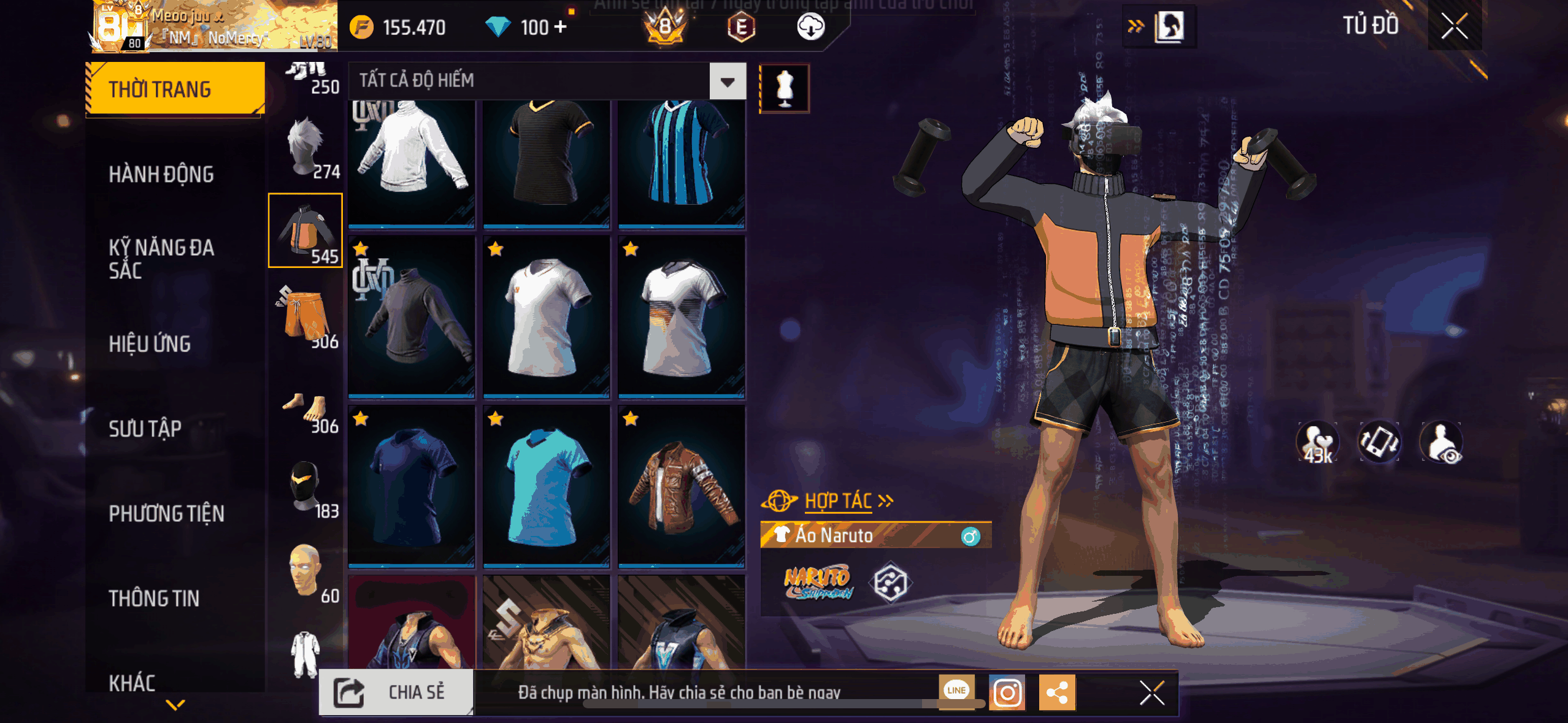This screenshot has height=723, width=1568.
Task: Add diamonds with the plus button
Action: pyautogui.click(x=560, y=27)
